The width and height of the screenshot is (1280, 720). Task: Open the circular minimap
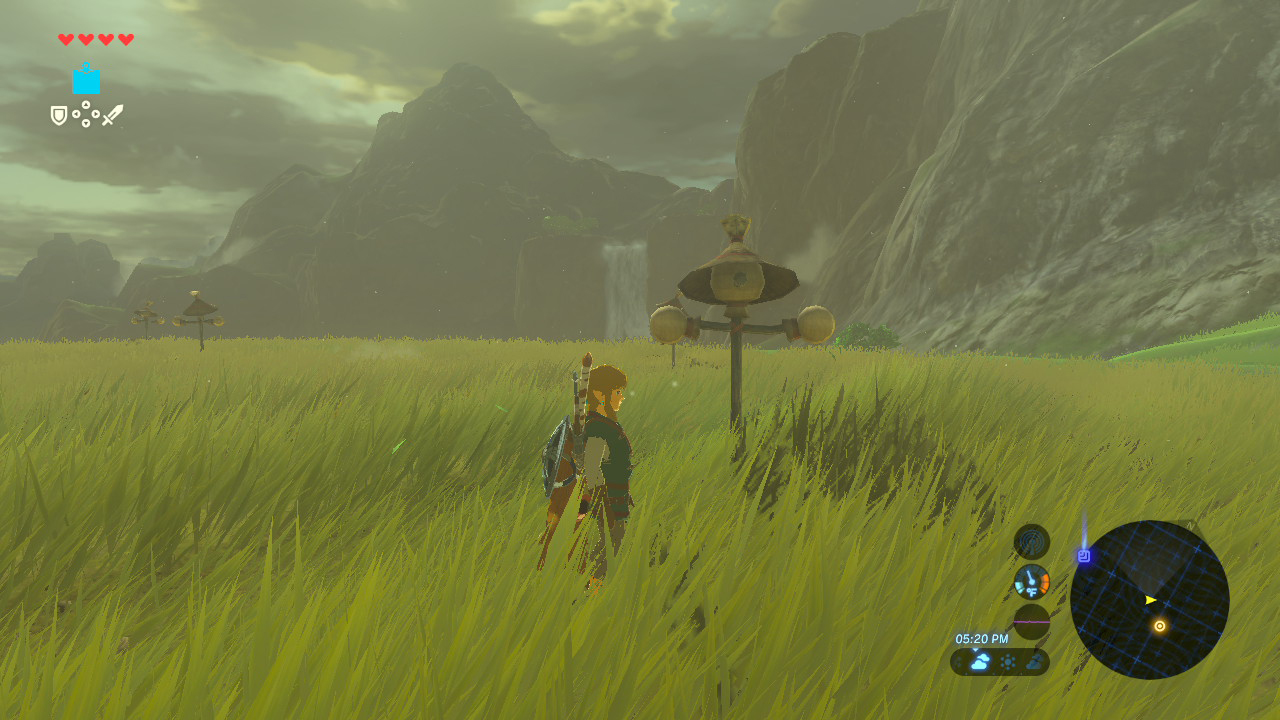tap(1149, 600)
